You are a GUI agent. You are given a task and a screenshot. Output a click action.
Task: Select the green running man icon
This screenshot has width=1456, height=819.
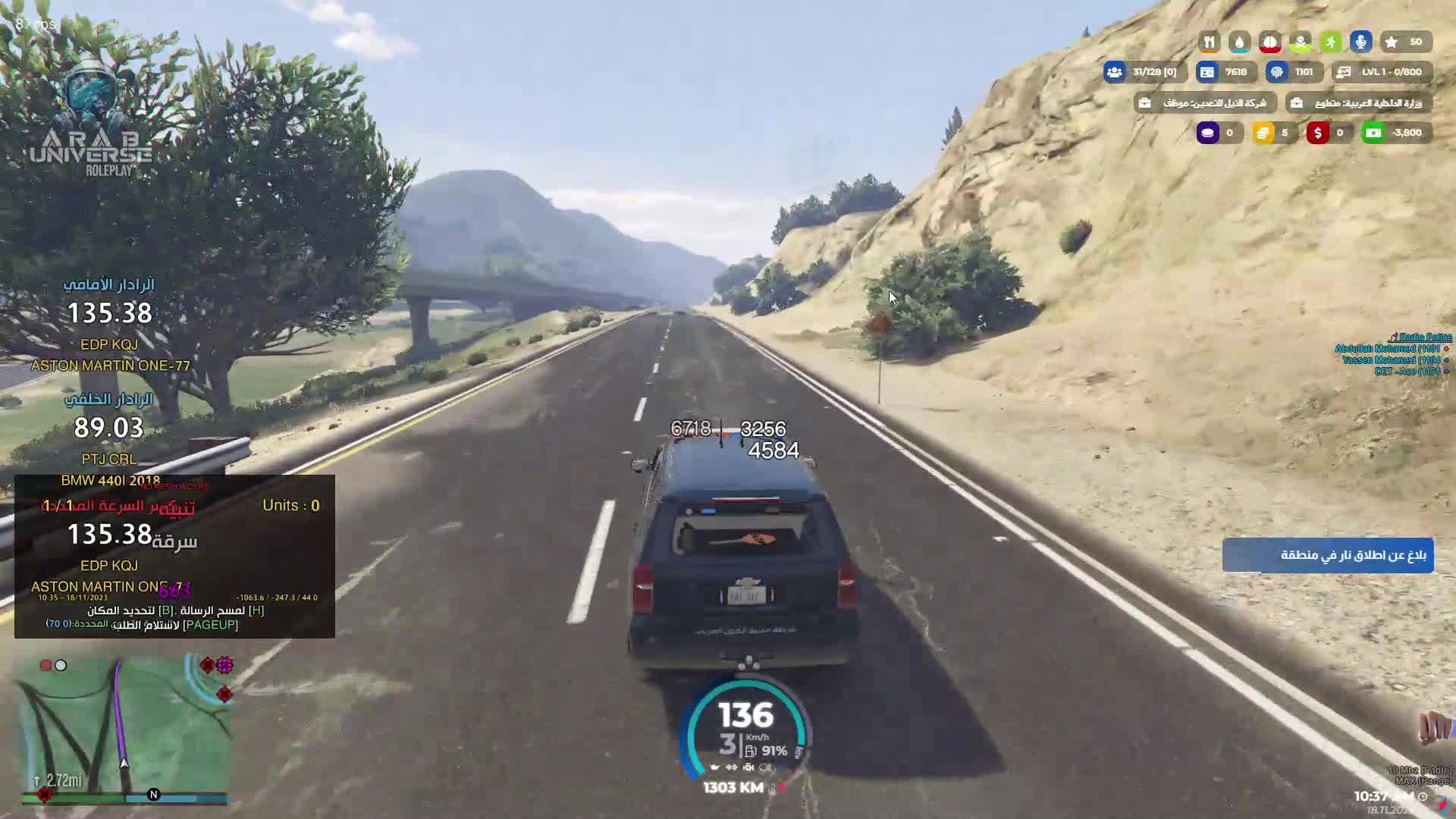point(1330,42)
